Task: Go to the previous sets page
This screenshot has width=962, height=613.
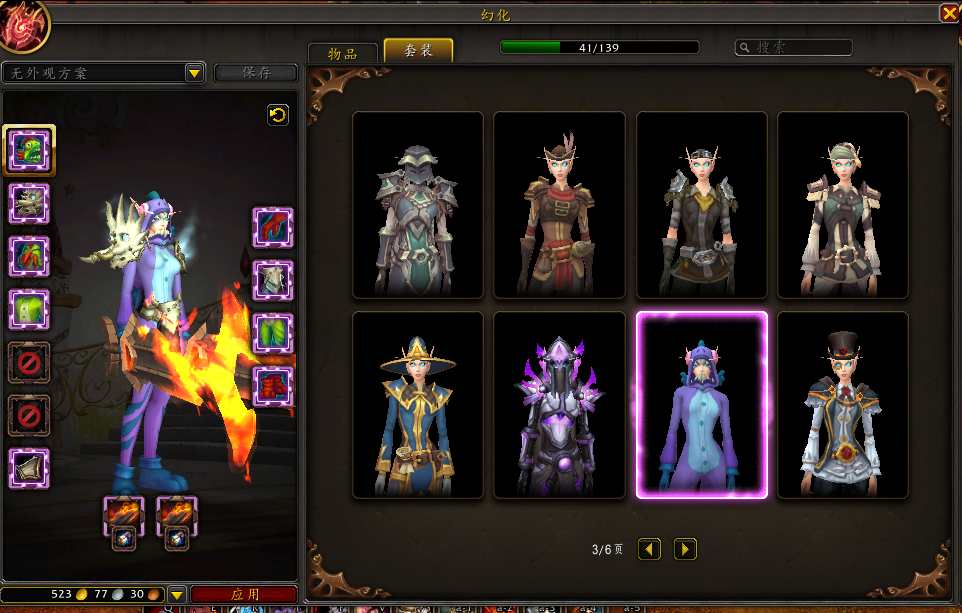Action: pyautogui.click(x=650, y=549)
